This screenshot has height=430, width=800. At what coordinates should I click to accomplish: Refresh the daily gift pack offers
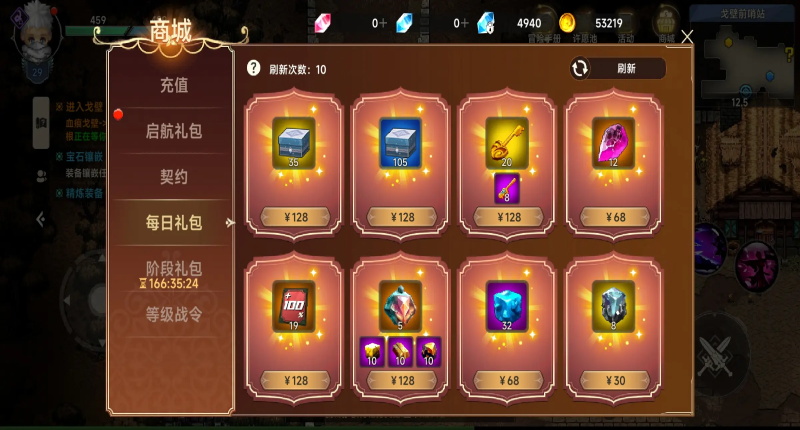616,69
